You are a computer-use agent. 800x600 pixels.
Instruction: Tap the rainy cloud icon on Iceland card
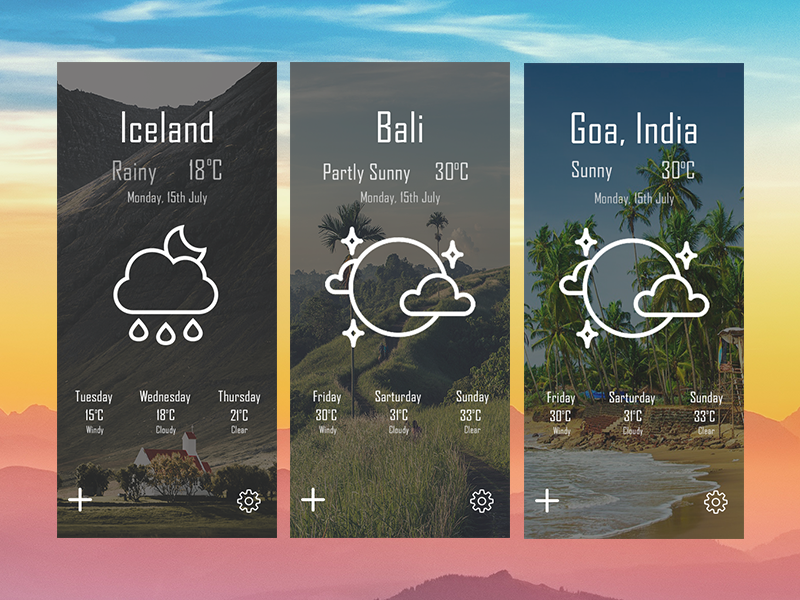[x=166, y=285]
